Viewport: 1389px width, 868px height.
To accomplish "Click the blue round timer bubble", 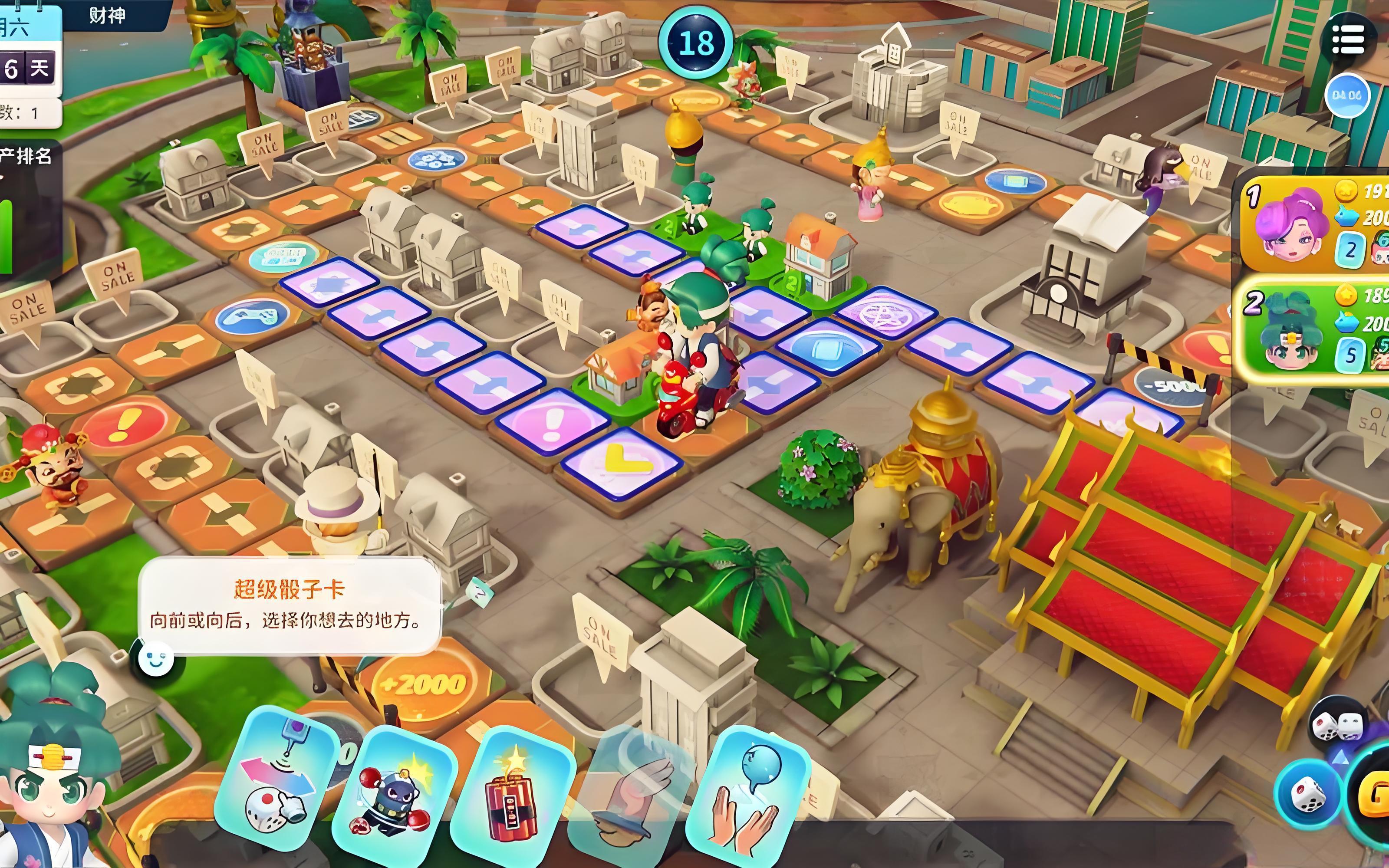I will [1346, 95].
